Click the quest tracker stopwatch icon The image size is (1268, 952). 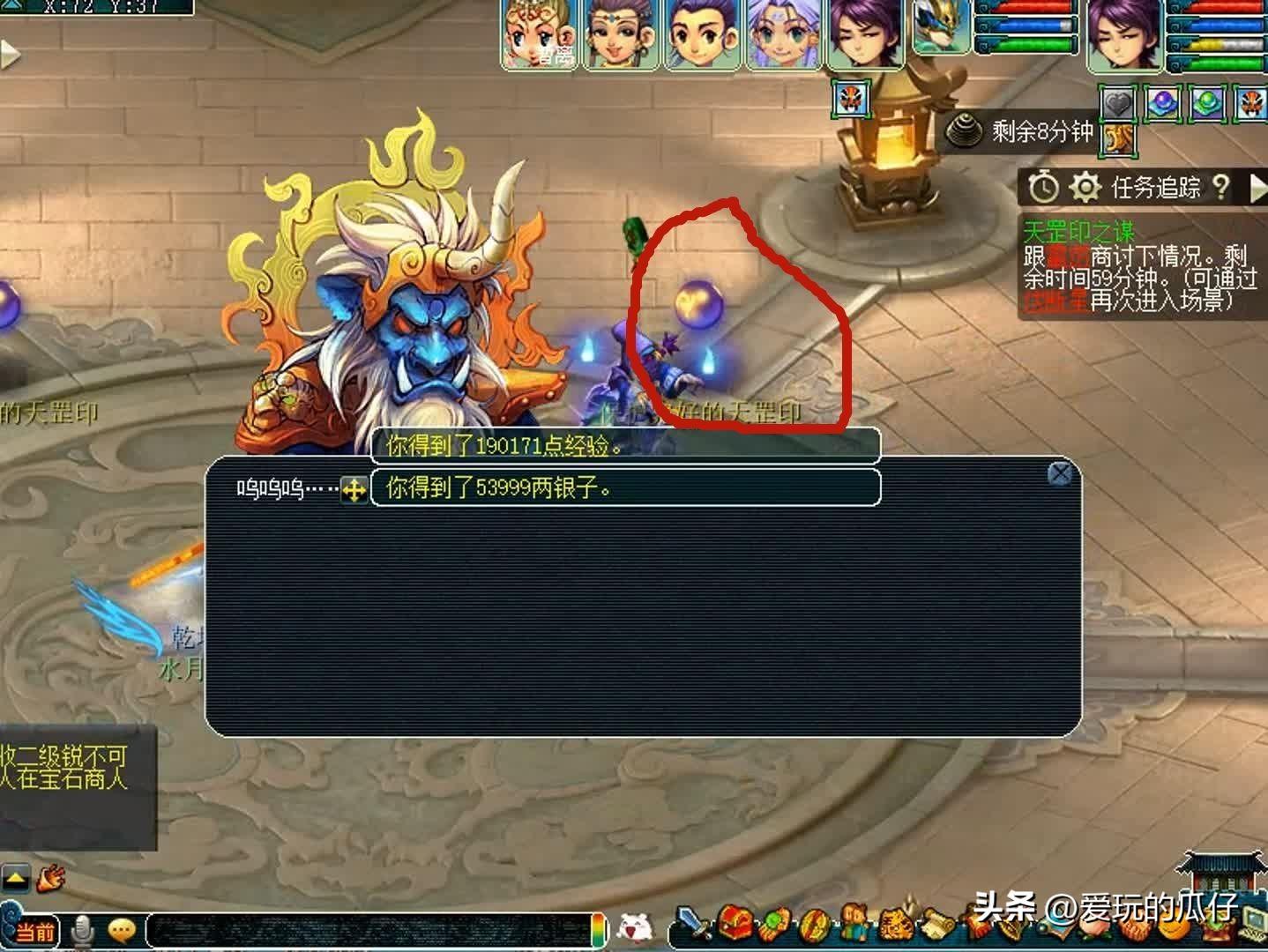pos(1044,187)
